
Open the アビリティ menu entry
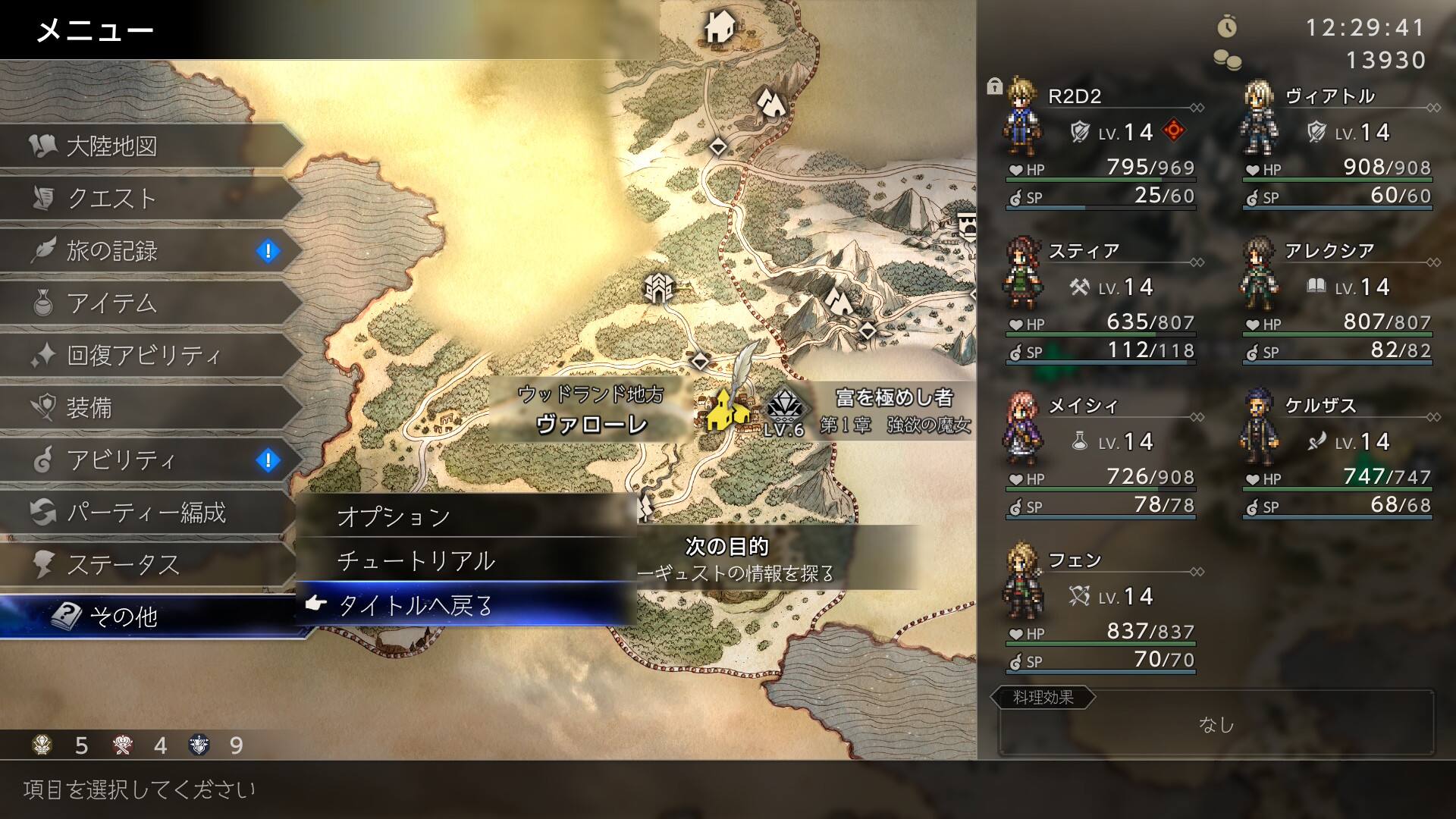(x=144, y=460)
